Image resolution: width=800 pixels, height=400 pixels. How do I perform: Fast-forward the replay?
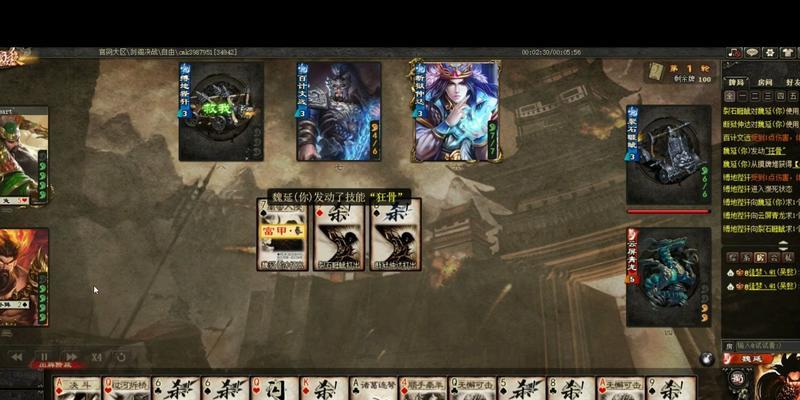[70, 356]
